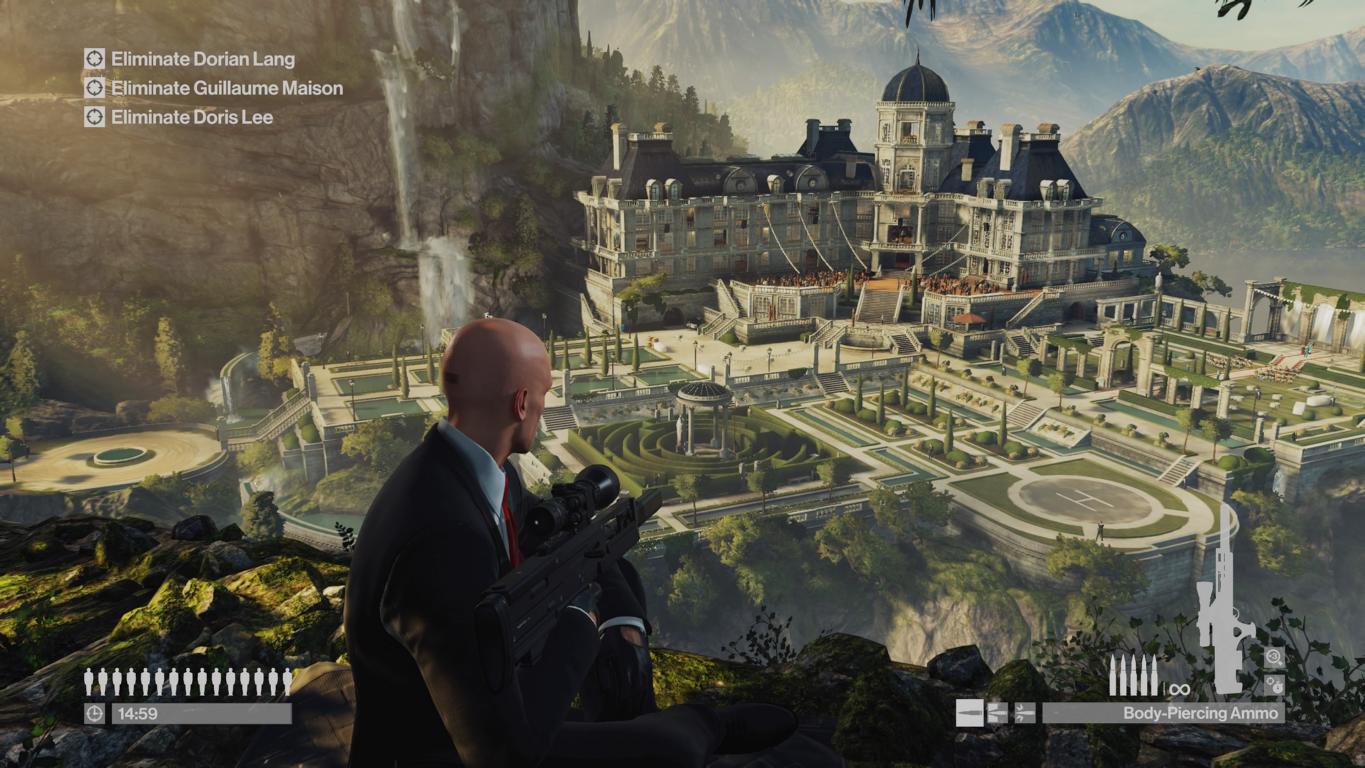Switch to the outward-arrows bullet ammo icon
Screen dimensions: 1365x768
997,713
